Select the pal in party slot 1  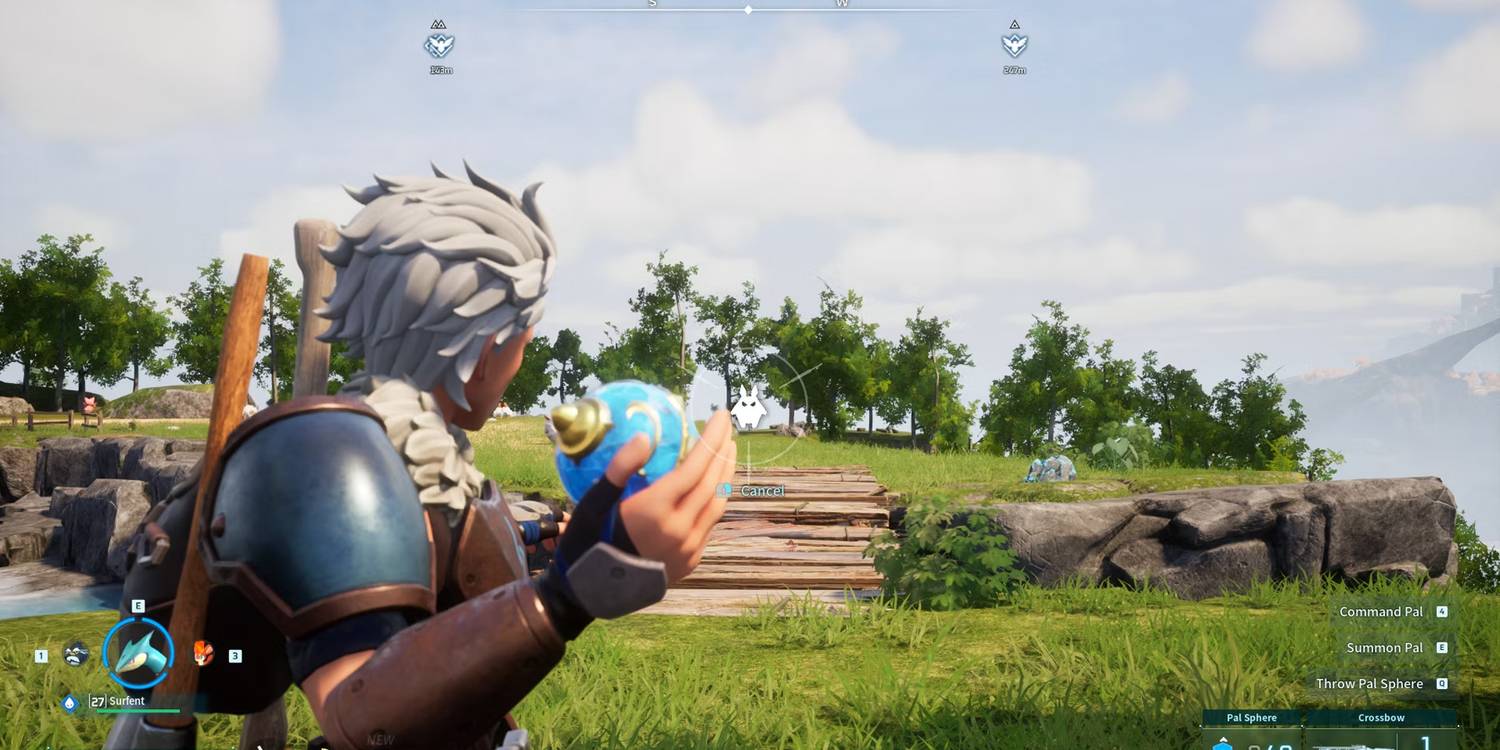coord(76,653)
